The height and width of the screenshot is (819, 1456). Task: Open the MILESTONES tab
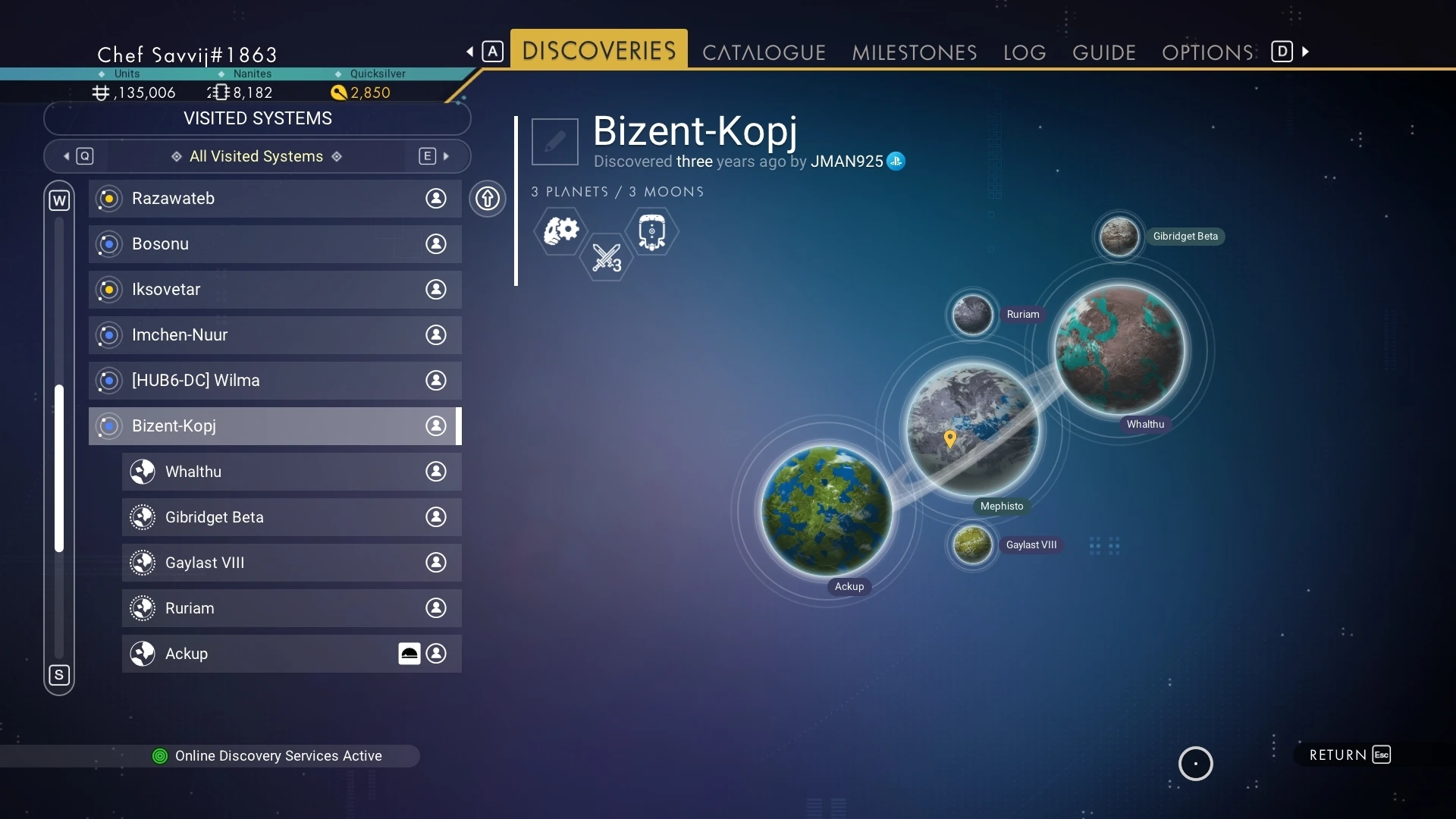(914, 52)
